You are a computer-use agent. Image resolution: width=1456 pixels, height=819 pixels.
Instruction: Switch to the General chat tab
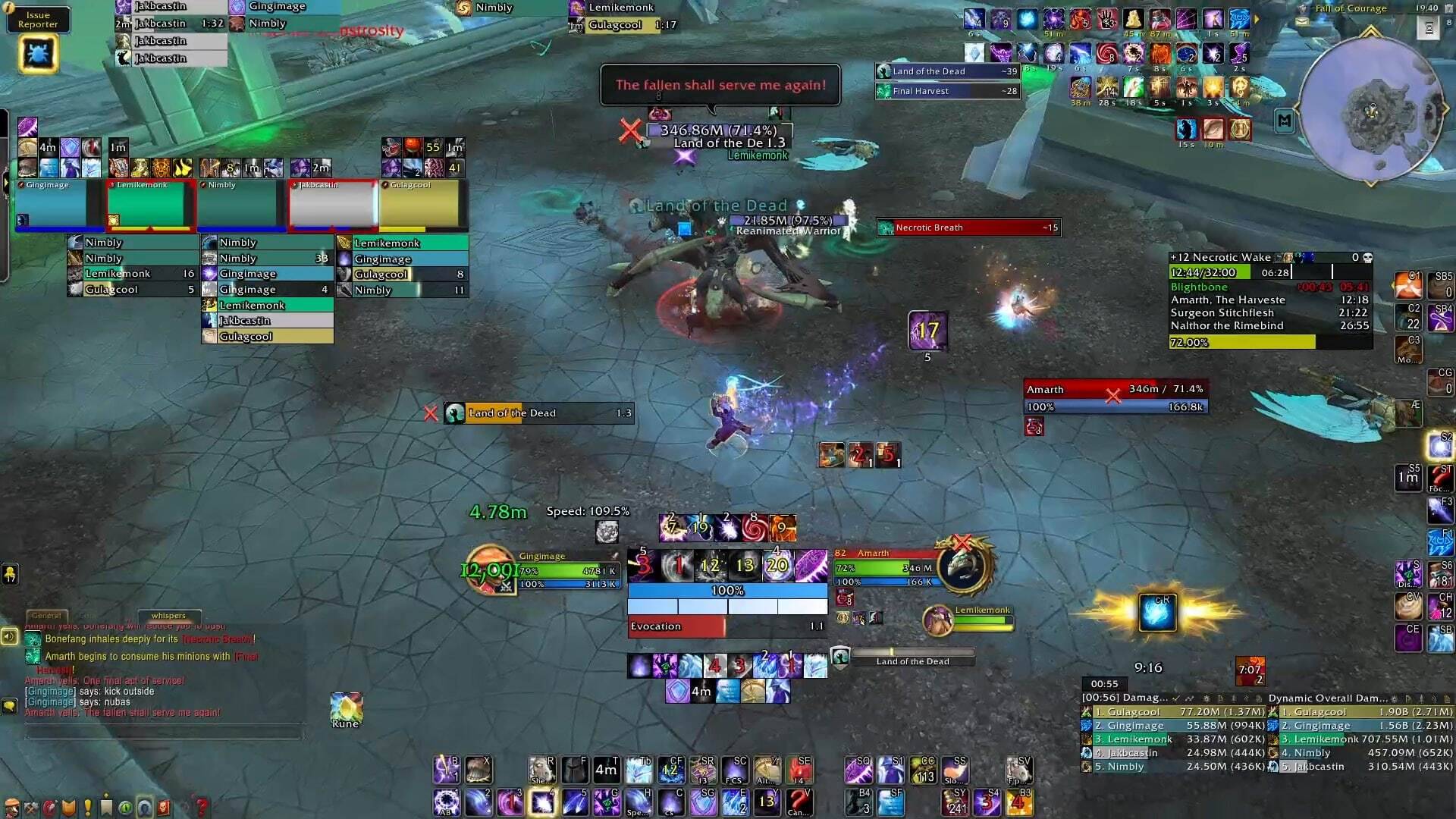click(x=45, y=615)
